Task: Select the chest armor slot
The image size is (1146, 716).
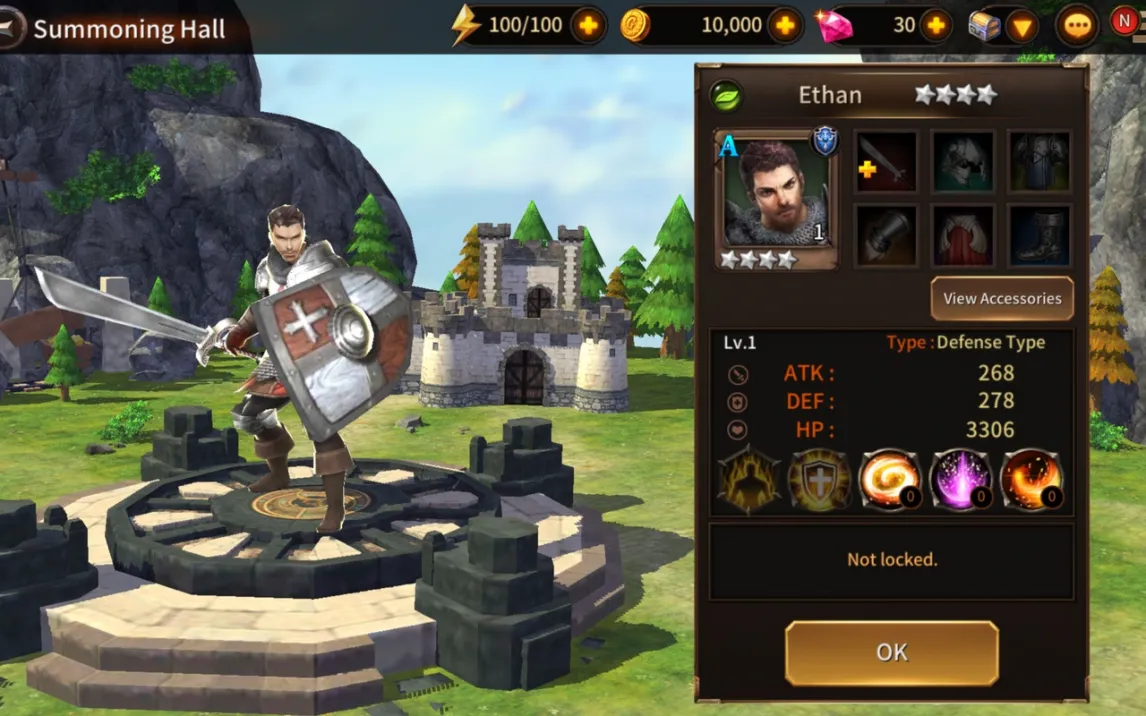Action: point(1039,161)
